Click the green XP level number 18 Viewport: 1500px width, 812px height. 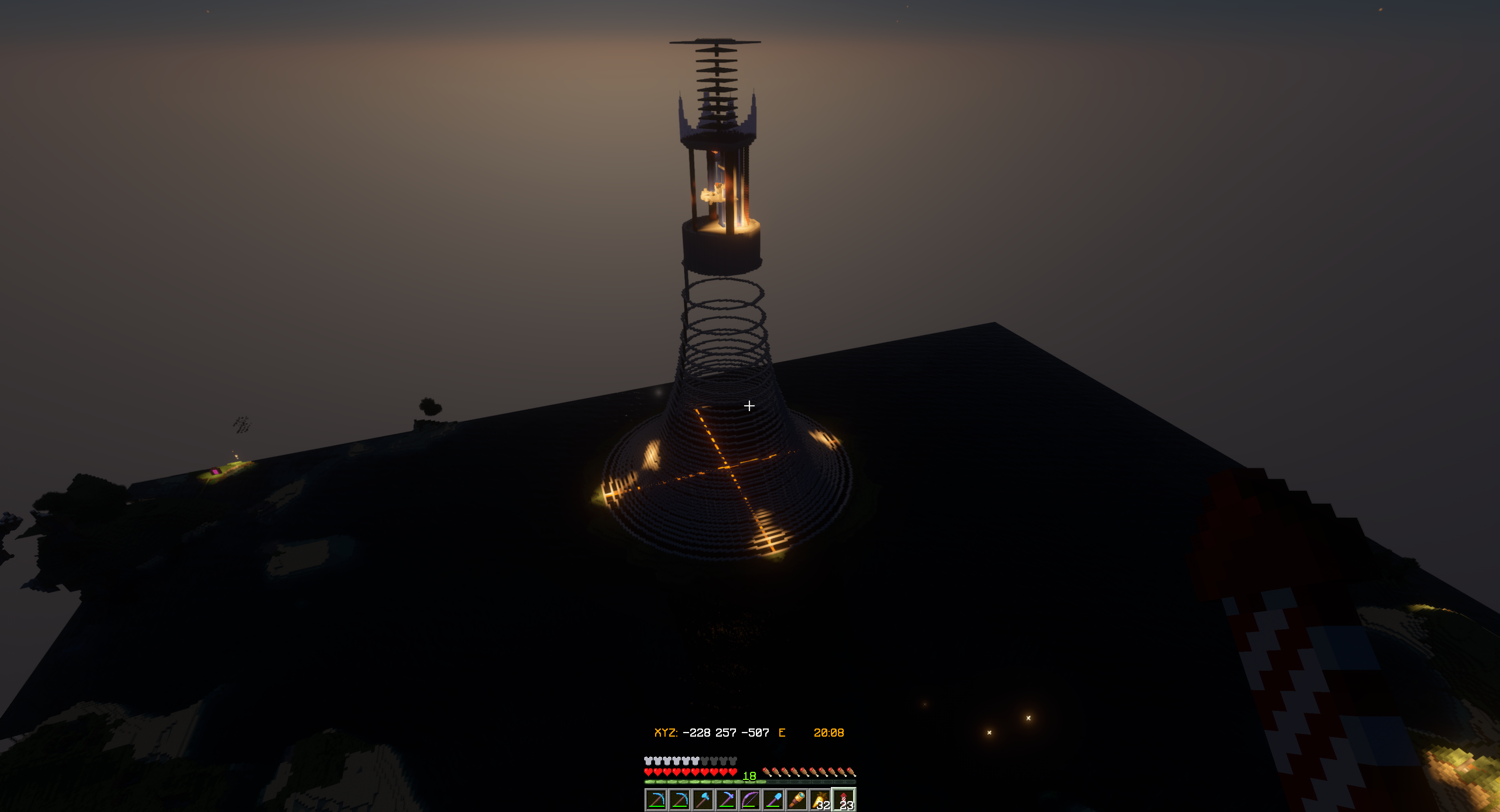click(750, 776)
